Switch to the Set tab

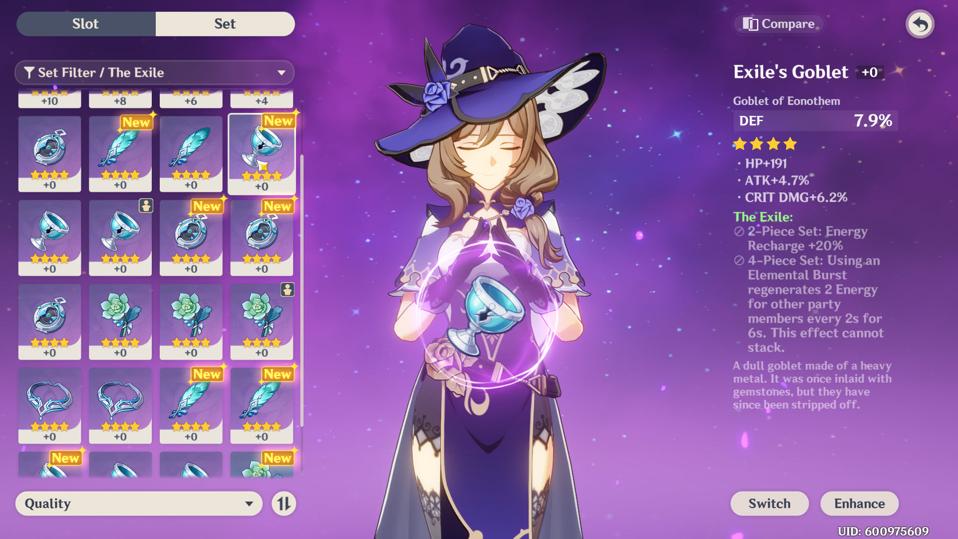tap(225, 24)
